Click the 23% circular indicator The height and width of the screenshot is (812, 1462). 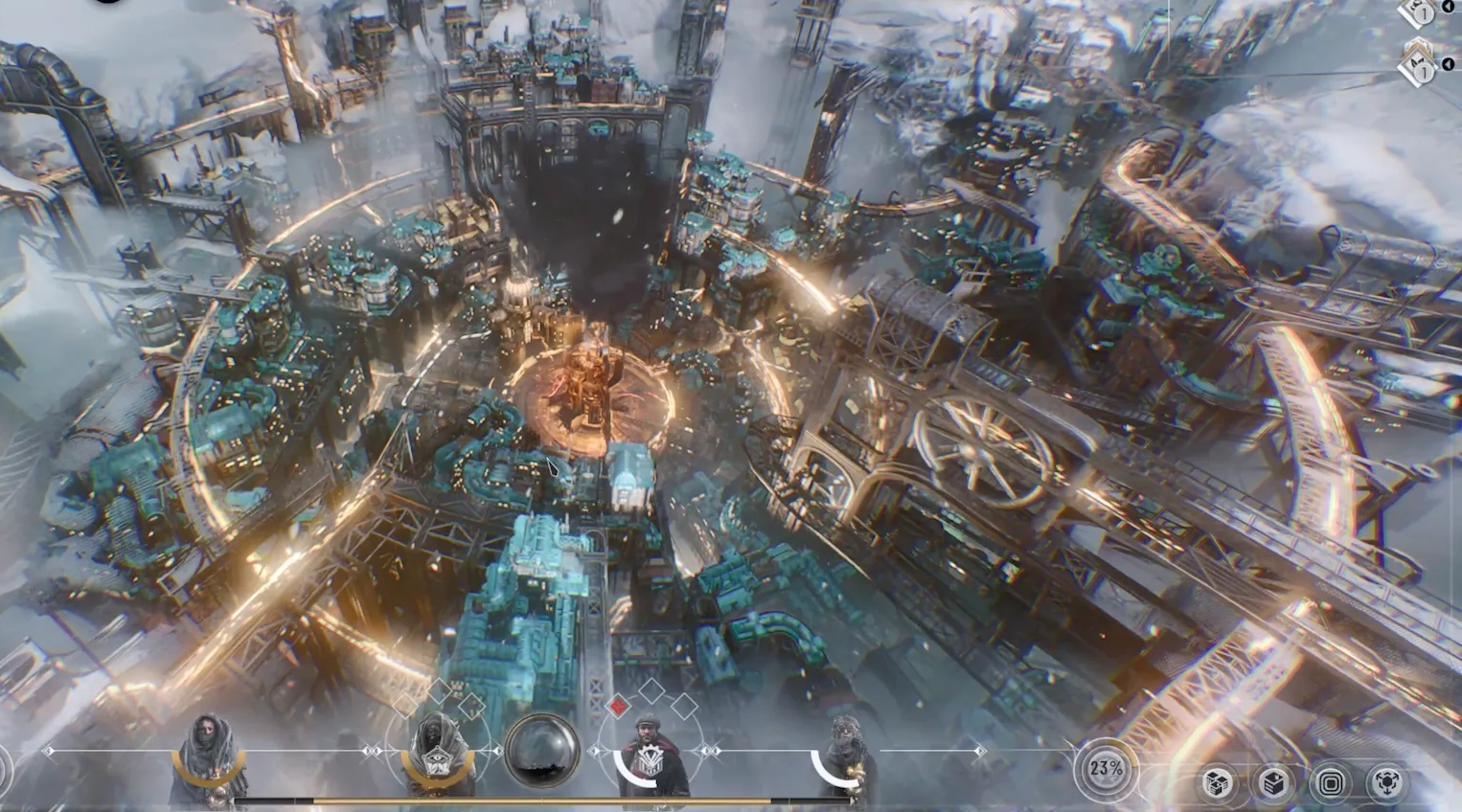[1106, 769]
